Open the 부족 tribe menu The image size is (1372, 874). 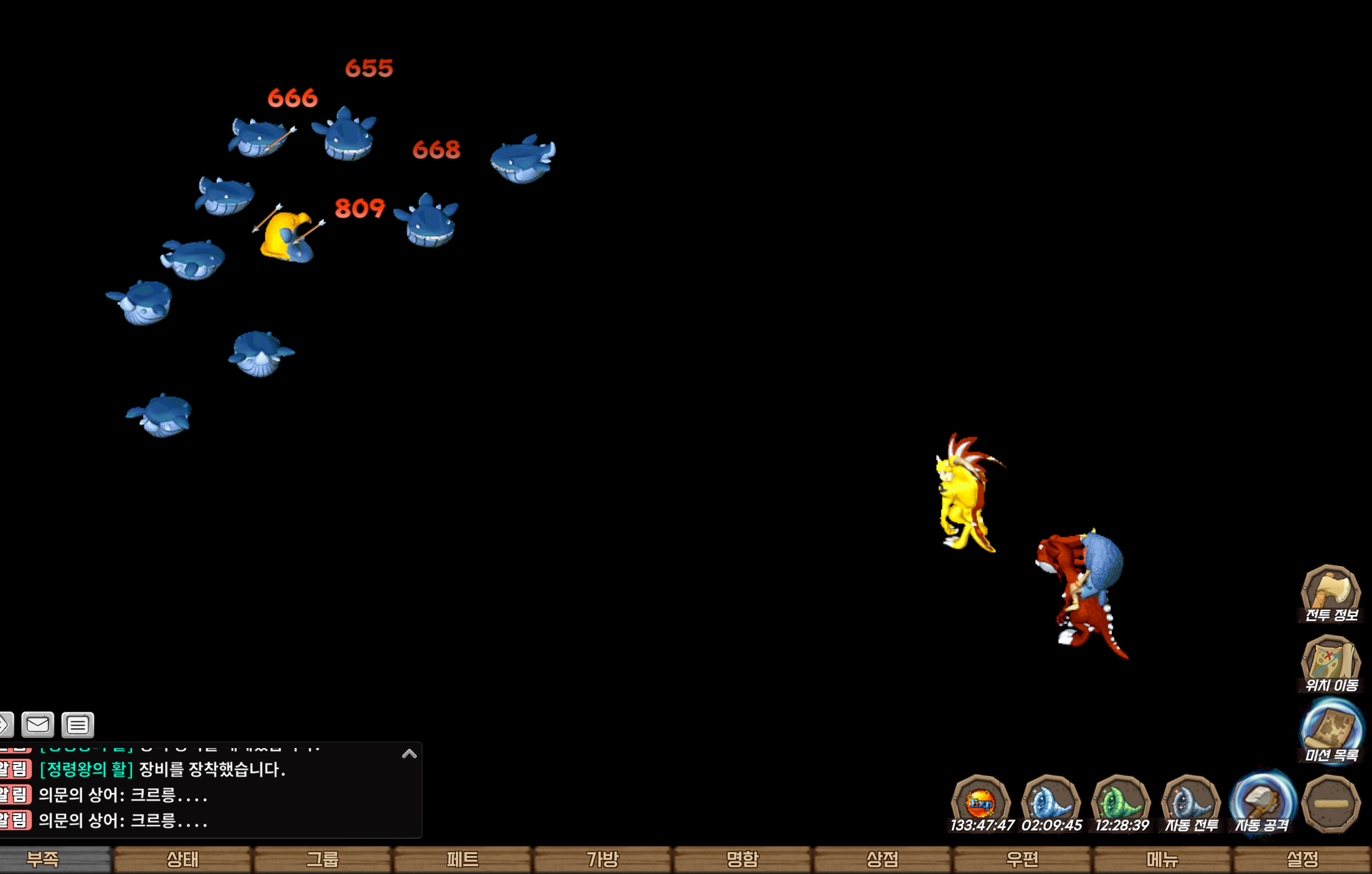(43, 859)
